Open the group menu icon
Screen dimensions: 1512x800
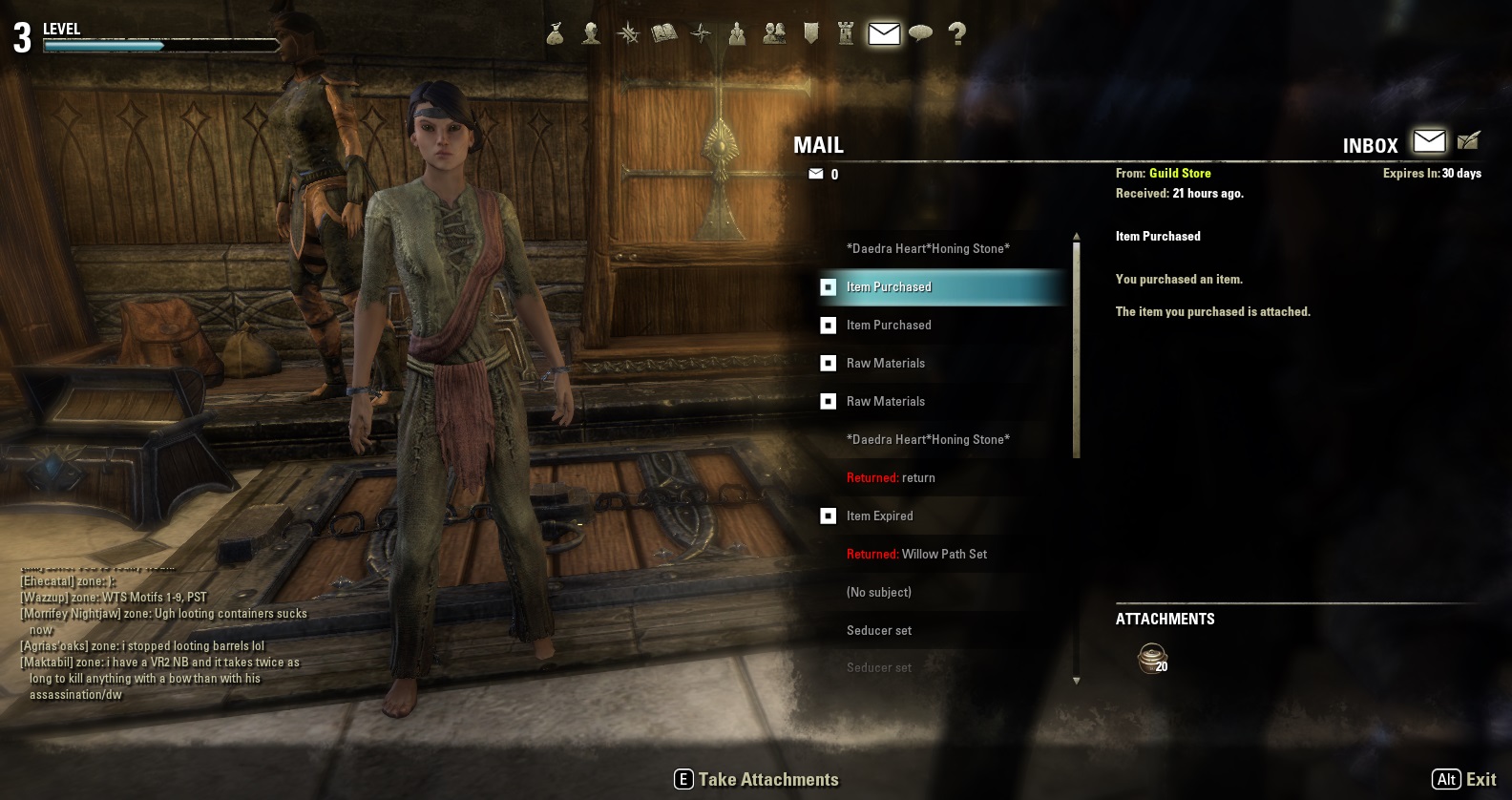click(737, 34)
